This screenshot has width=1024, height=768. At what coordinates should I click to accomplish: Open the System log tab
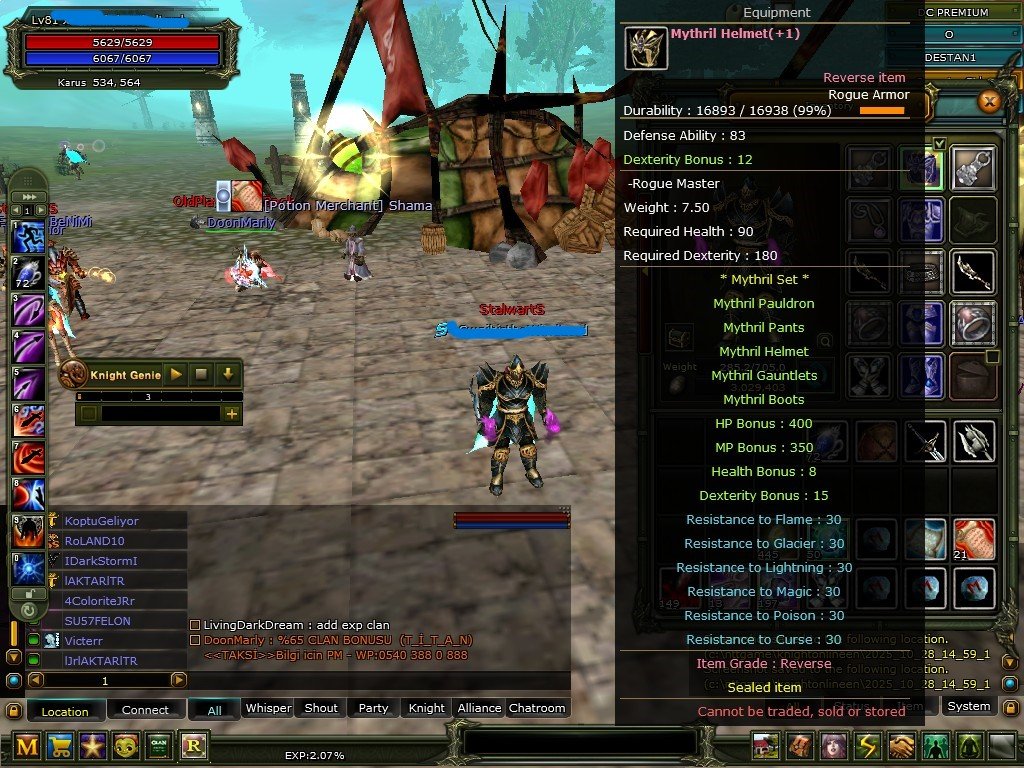[x=968, y=706]
